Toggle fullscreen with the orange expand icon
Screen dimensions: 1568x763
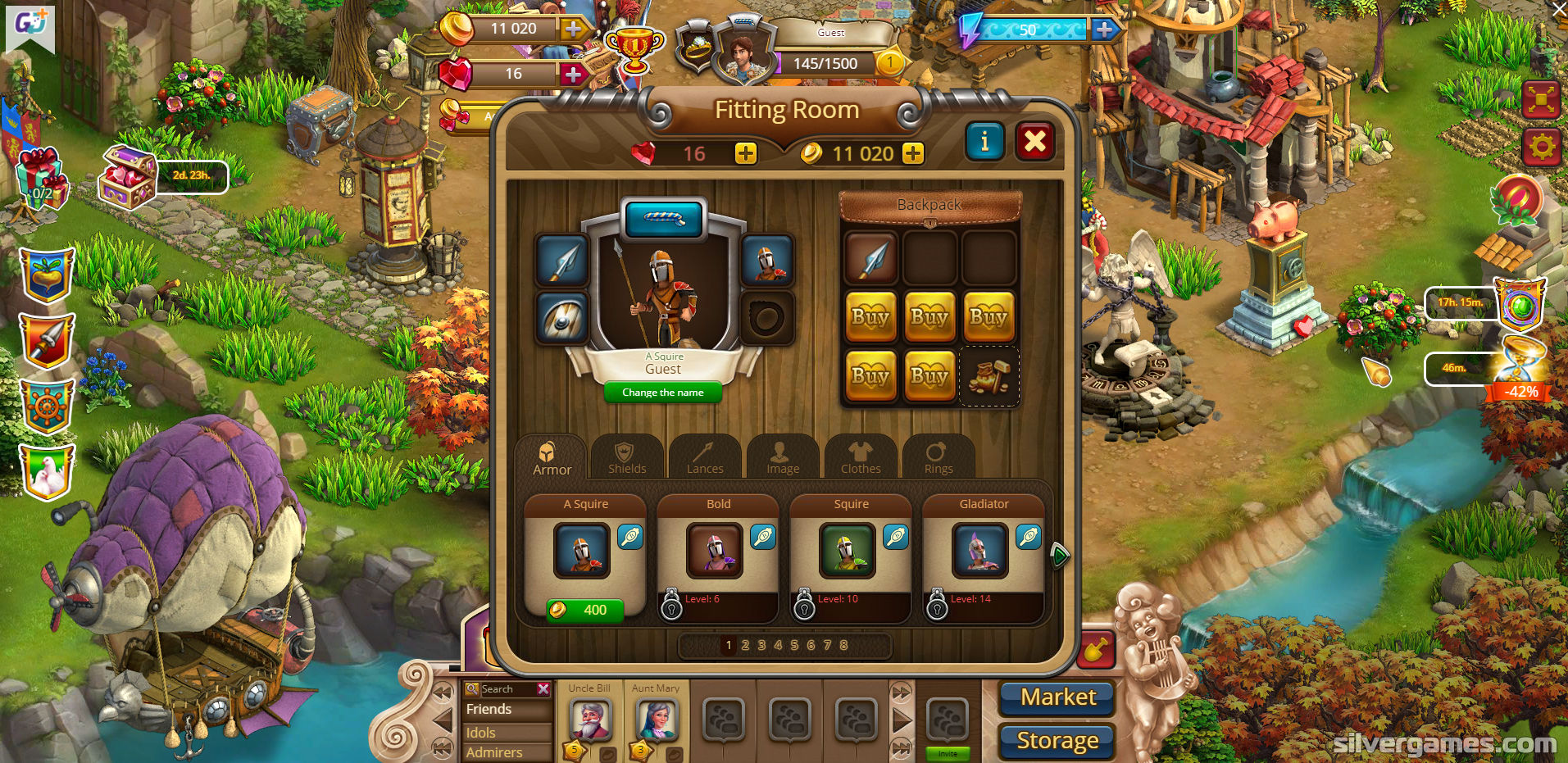coord(1541,100)
